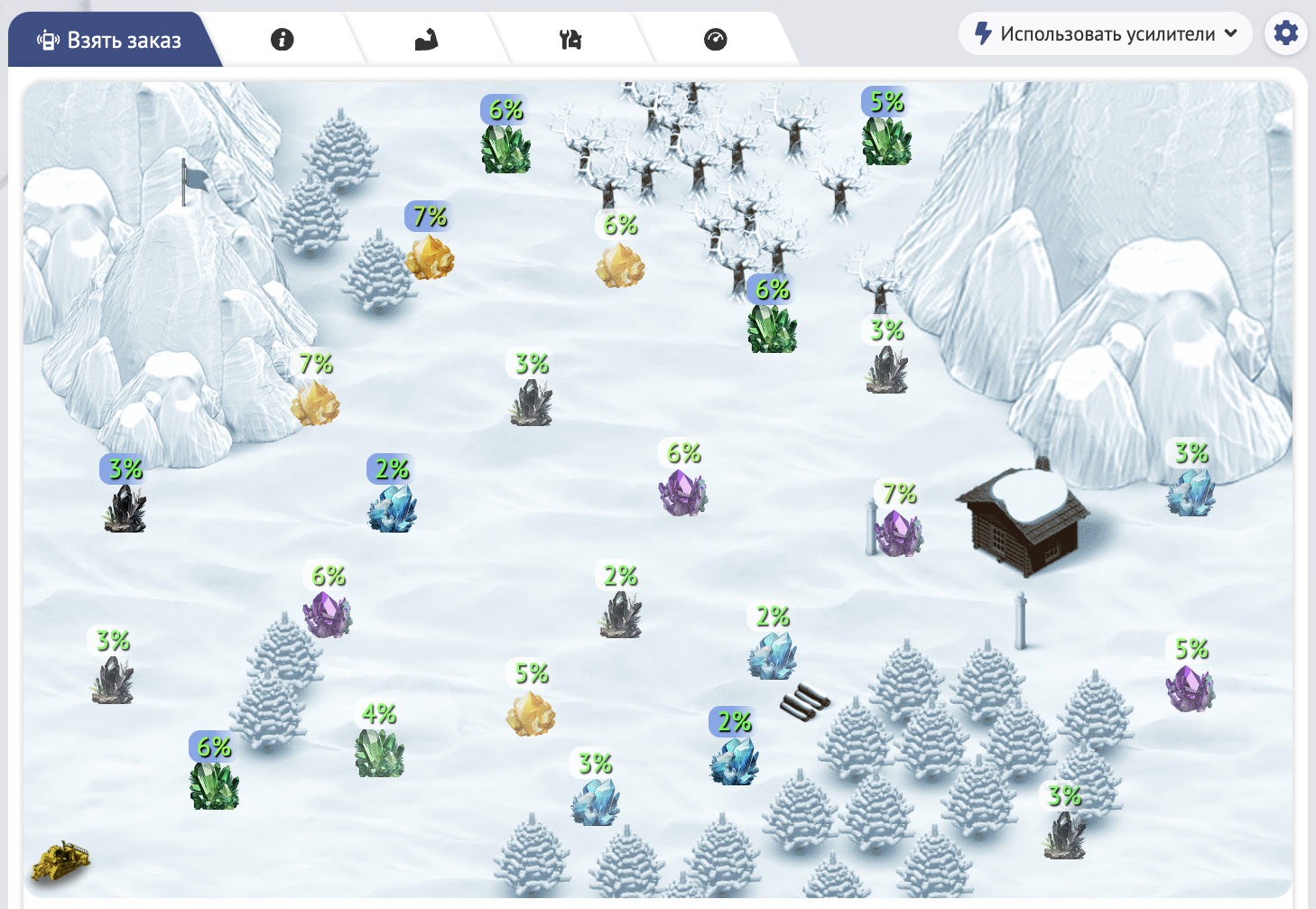Screen dimensions: 1316x909
Task: Pick the 6% yellow crystal deposit
Action: 620,264
